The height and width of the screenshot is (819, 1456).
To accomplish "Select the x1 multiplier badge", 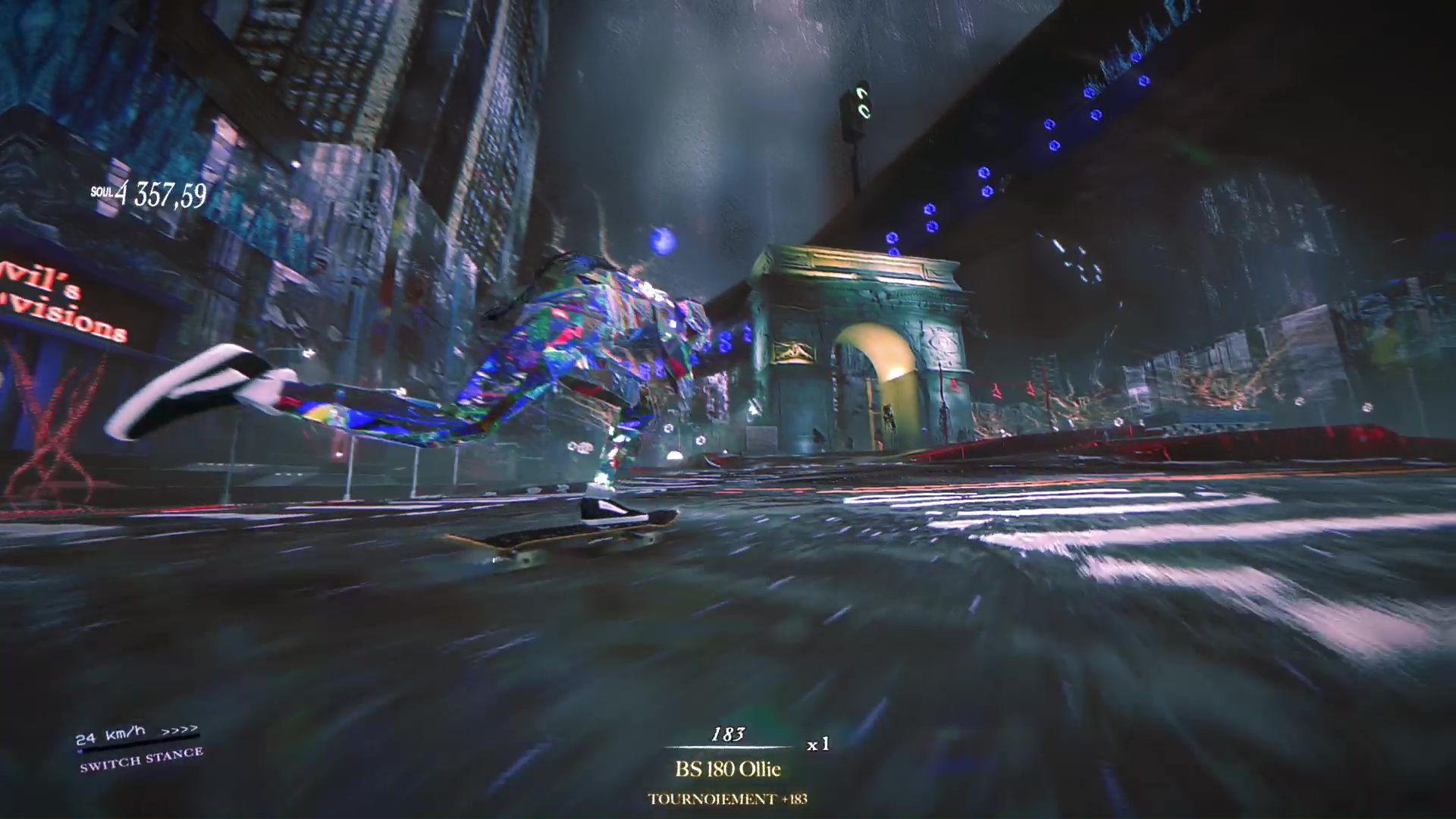I will pos(817,745).
